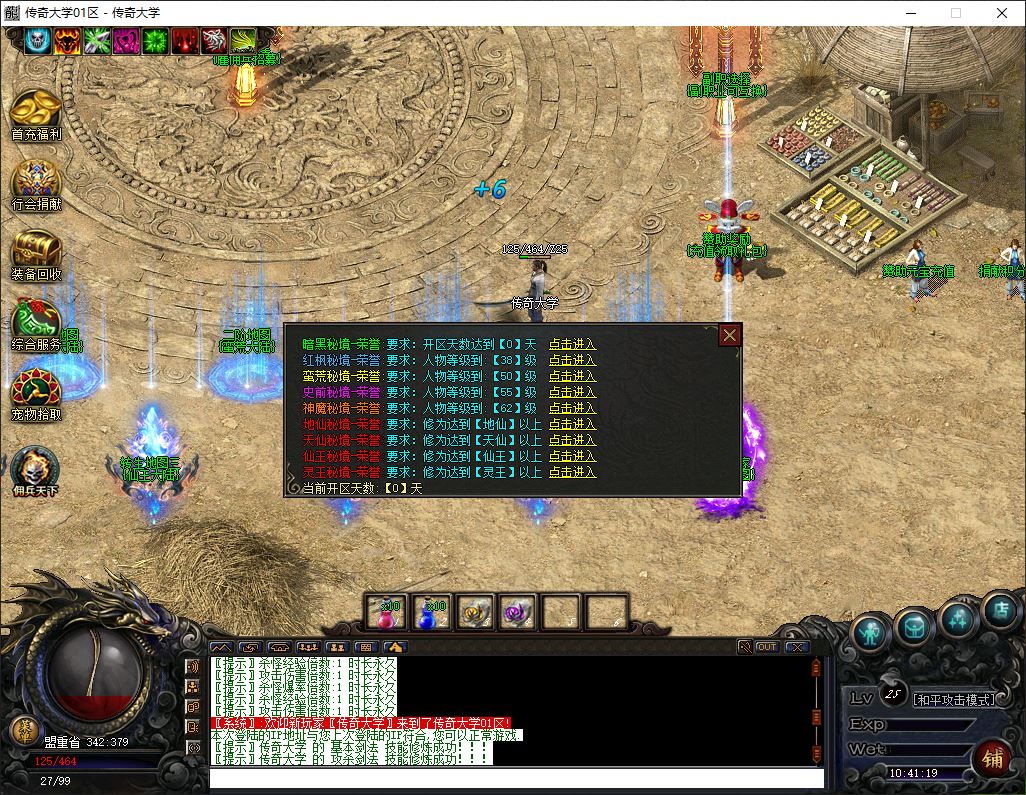1026x795 pixels.
Task: Minimize the game window
Action: tap(910, 13)
